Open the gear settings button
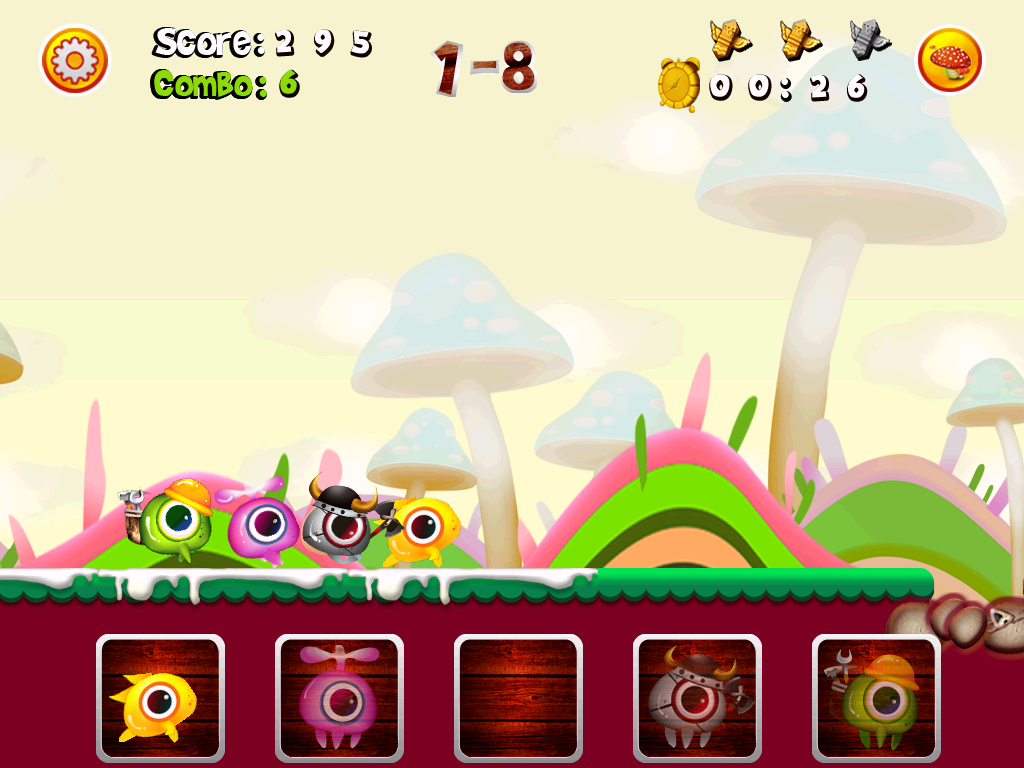The height and width of the screenshot is (768, 1024). (75, 60)
